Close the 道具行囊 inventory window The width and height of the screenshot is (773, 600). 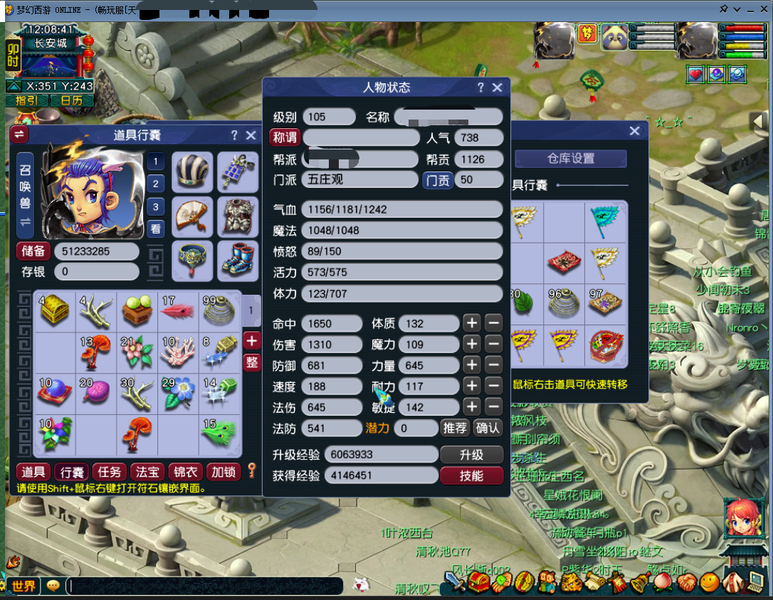click(x=251, y=135)
